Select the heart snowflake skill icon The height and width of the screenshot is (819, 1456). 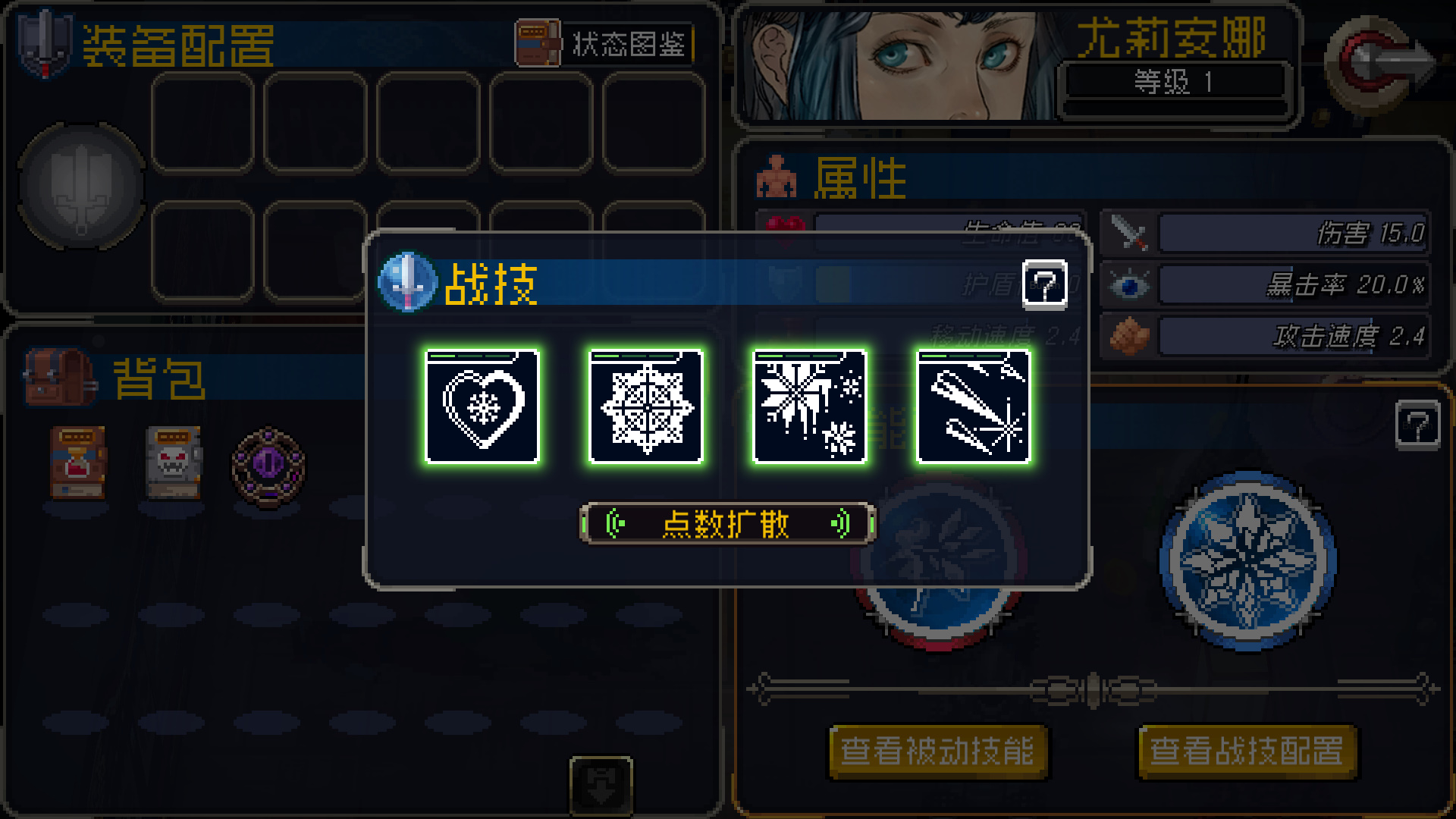483,407
